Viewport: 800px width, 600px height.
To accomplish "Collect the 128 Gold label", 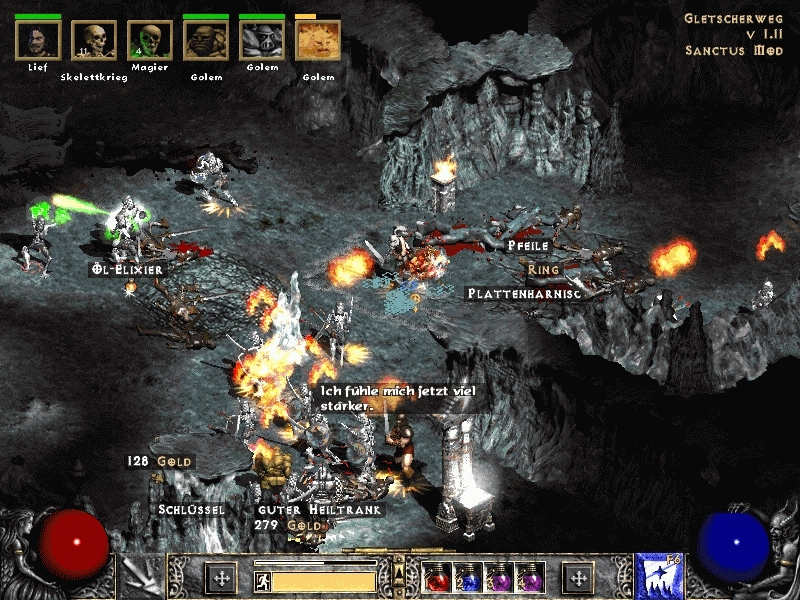I will click(x=159, y=461).
